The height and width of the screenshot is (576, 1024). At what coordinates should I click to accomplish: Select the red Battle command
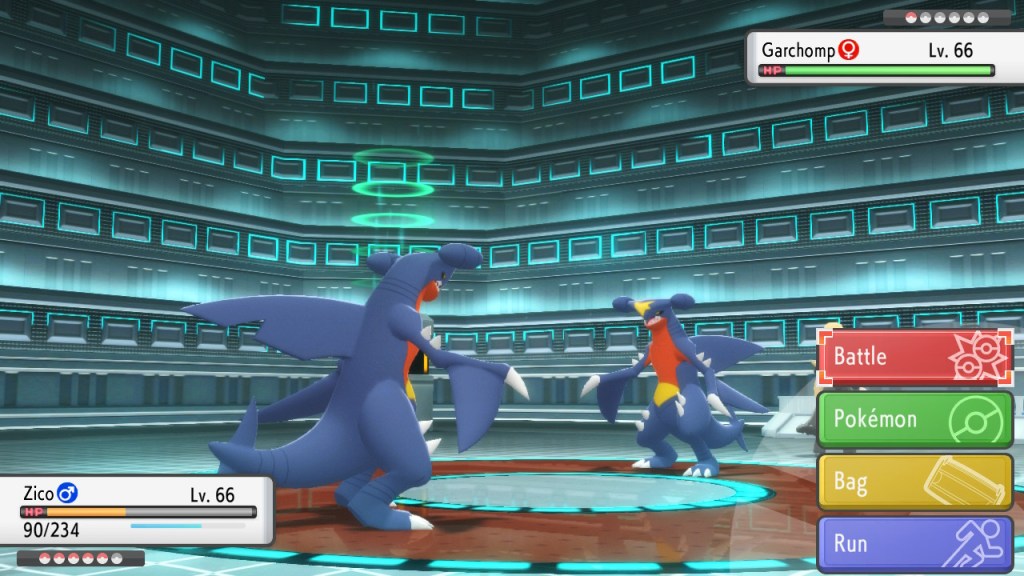pyautogui.click(x=916, y=357)
